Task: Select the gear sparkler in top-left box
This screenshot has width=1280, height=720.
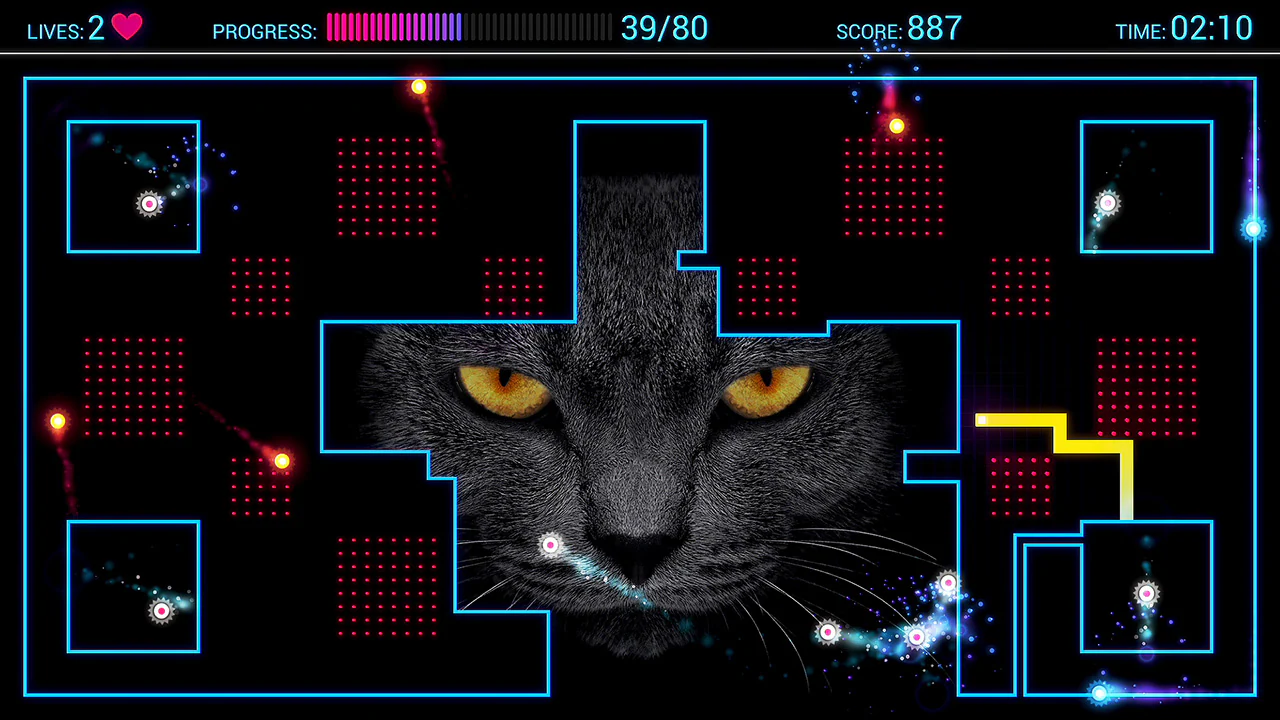Action: (x=149, y=203)
